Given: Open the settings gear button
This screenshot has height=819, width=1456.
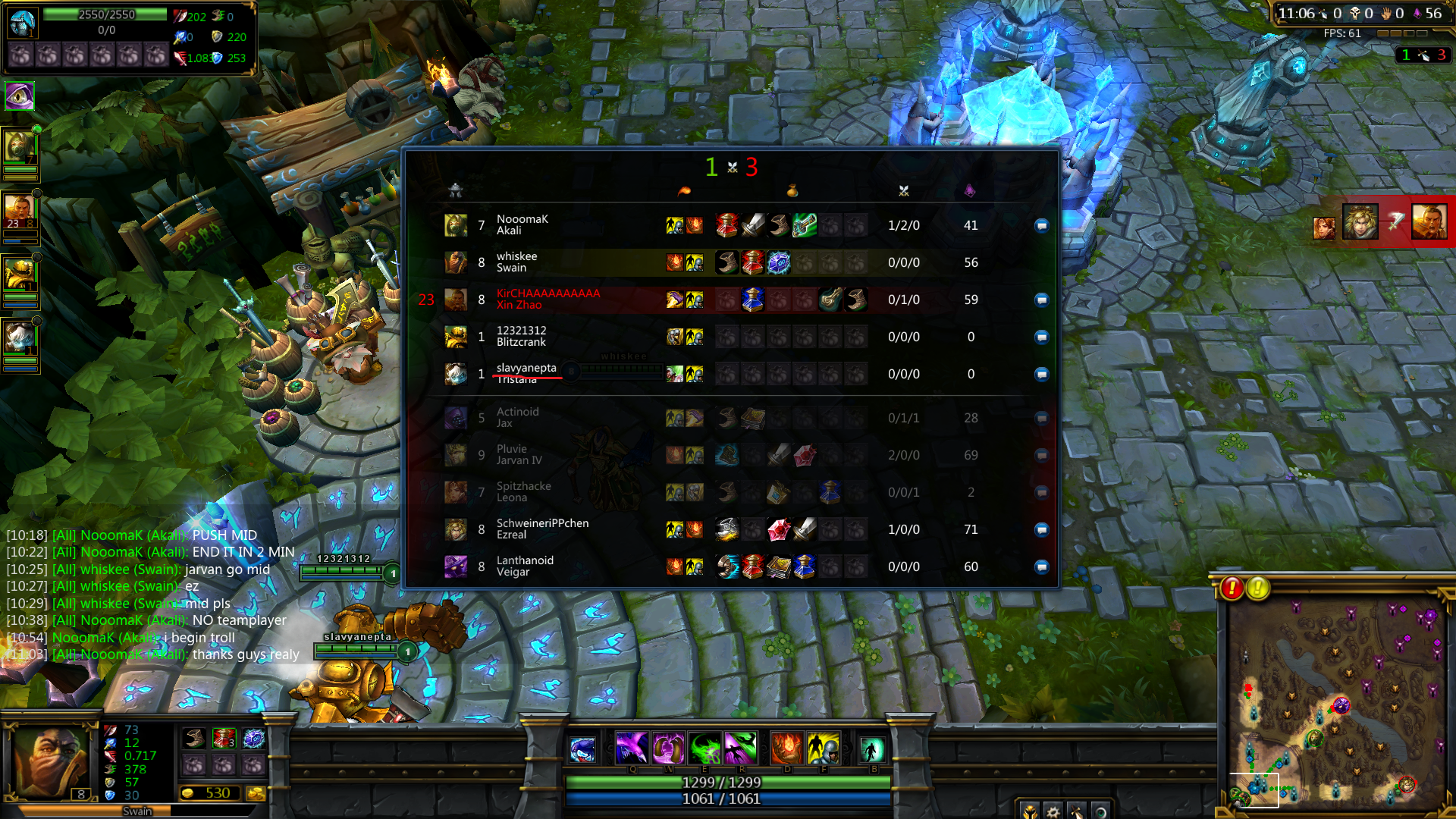Looking at the screenshot, I should 1053,811.
